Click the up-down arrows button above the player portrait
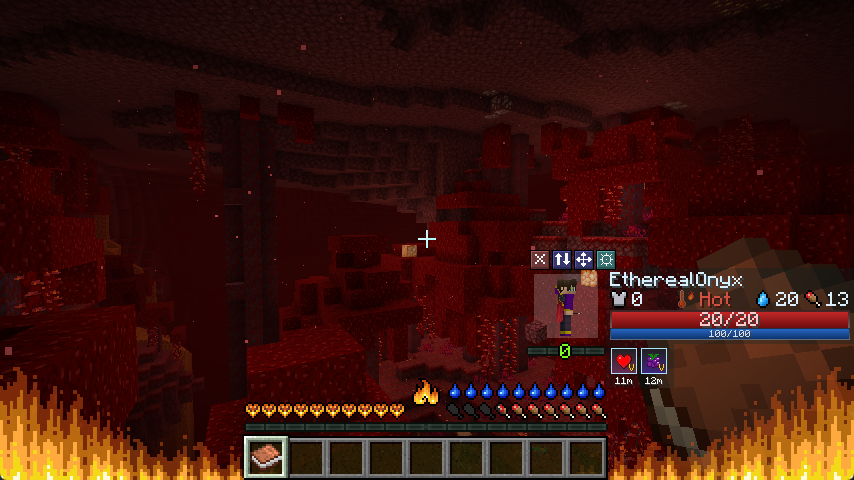The width and height of the screenshot is (854, 480). (562, 259)
